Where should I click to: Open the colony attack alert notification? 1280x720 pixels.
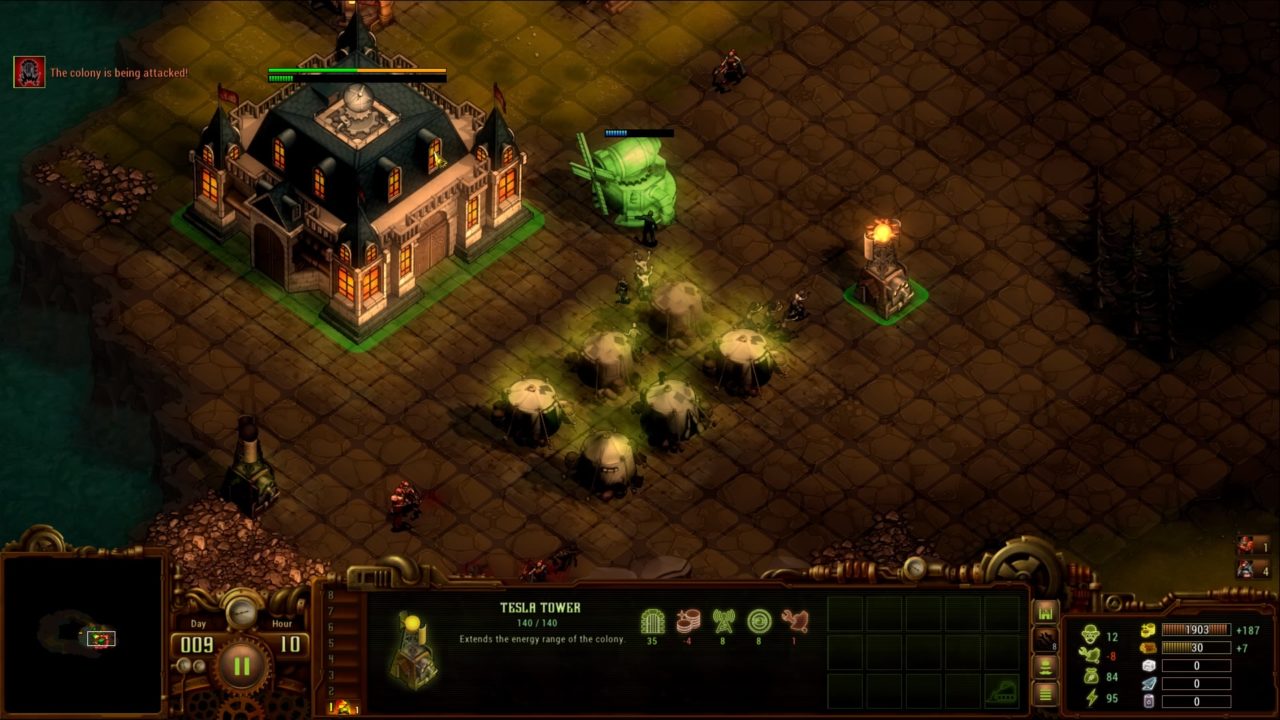(x=29, y=72)
